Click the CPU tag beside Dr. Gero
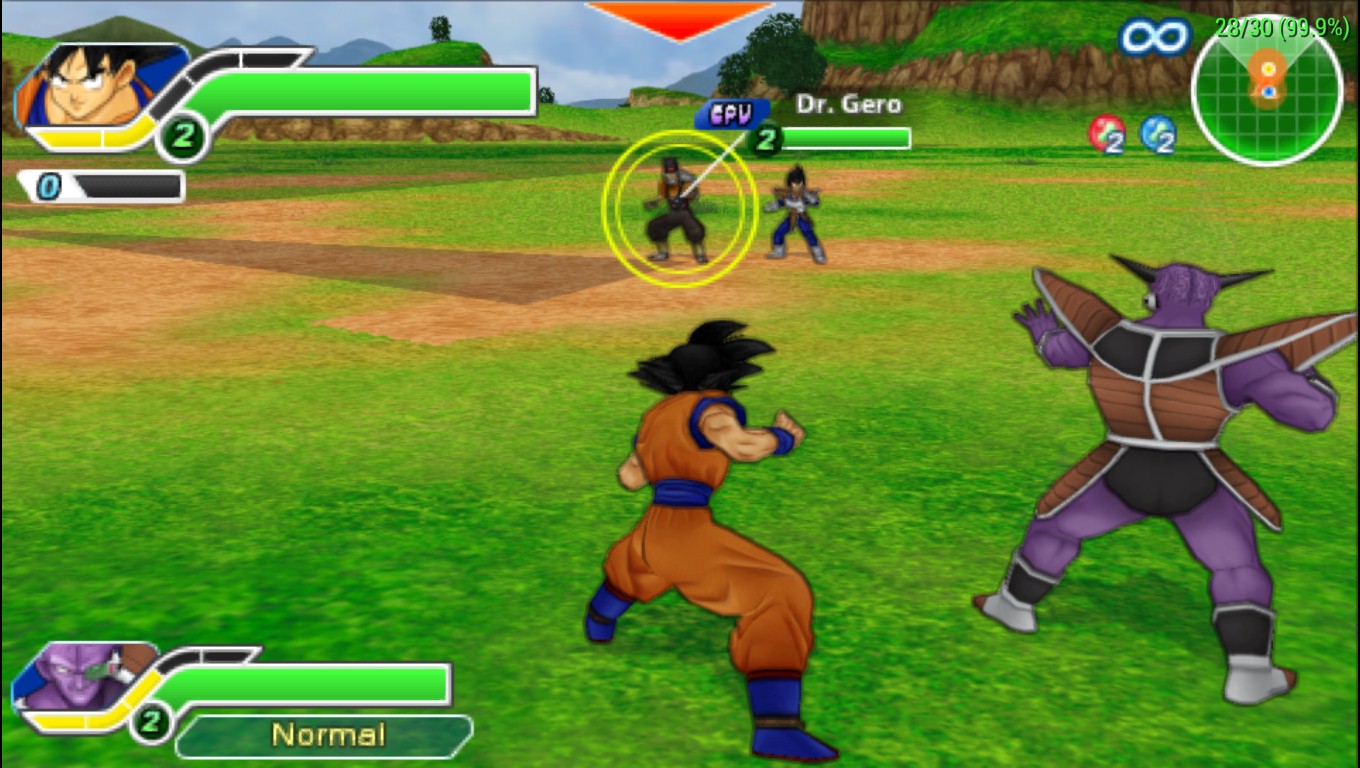This screenshot has height=768, width=1360. click(x=731, y=114)
